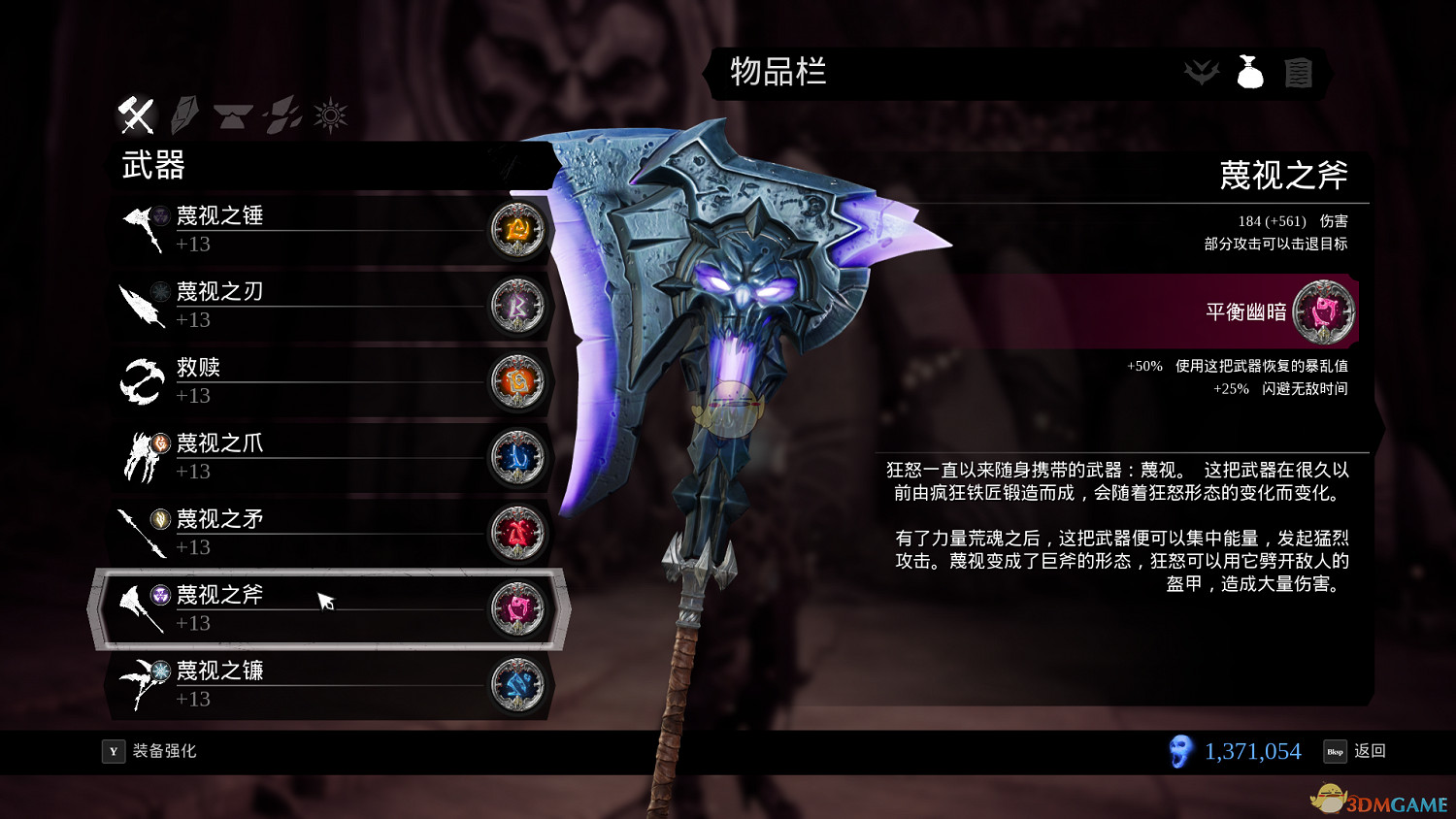Click the blue rune medallion on 蔑视之爪
This screenshot has width=1456, height=819.
517,457
